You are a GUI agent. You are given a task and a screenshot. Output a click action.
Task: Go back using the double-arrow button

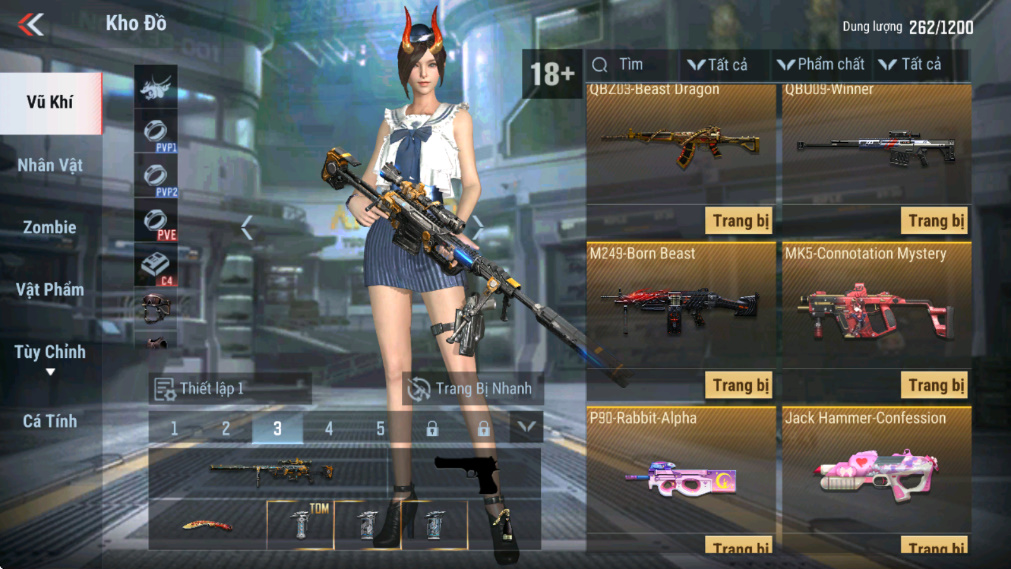31,23
